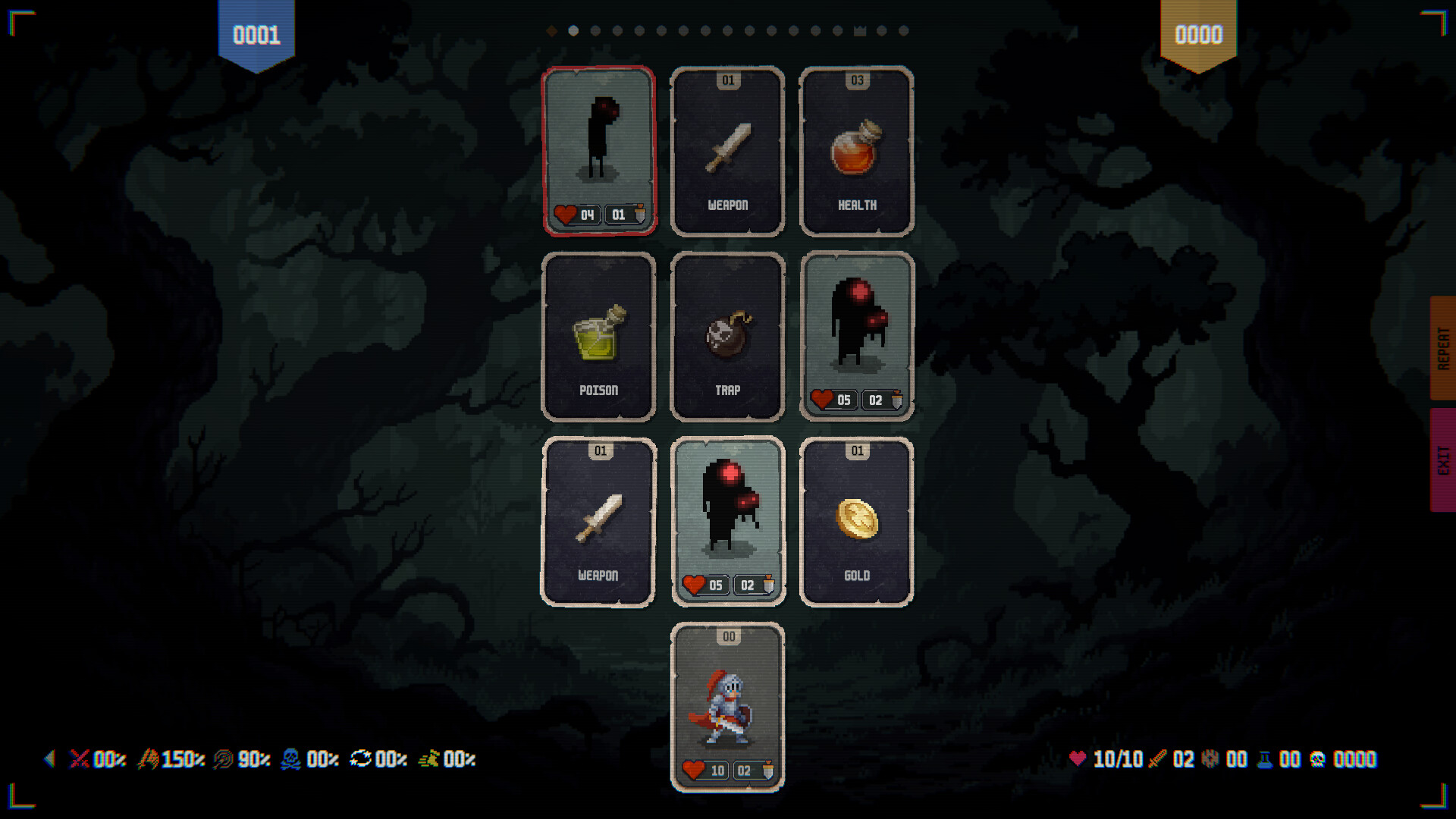The width and height of the screenshot is (1456, 819).
Task: Click the crossed-swords attack percentage icon
Action: [x=80, y=760]
